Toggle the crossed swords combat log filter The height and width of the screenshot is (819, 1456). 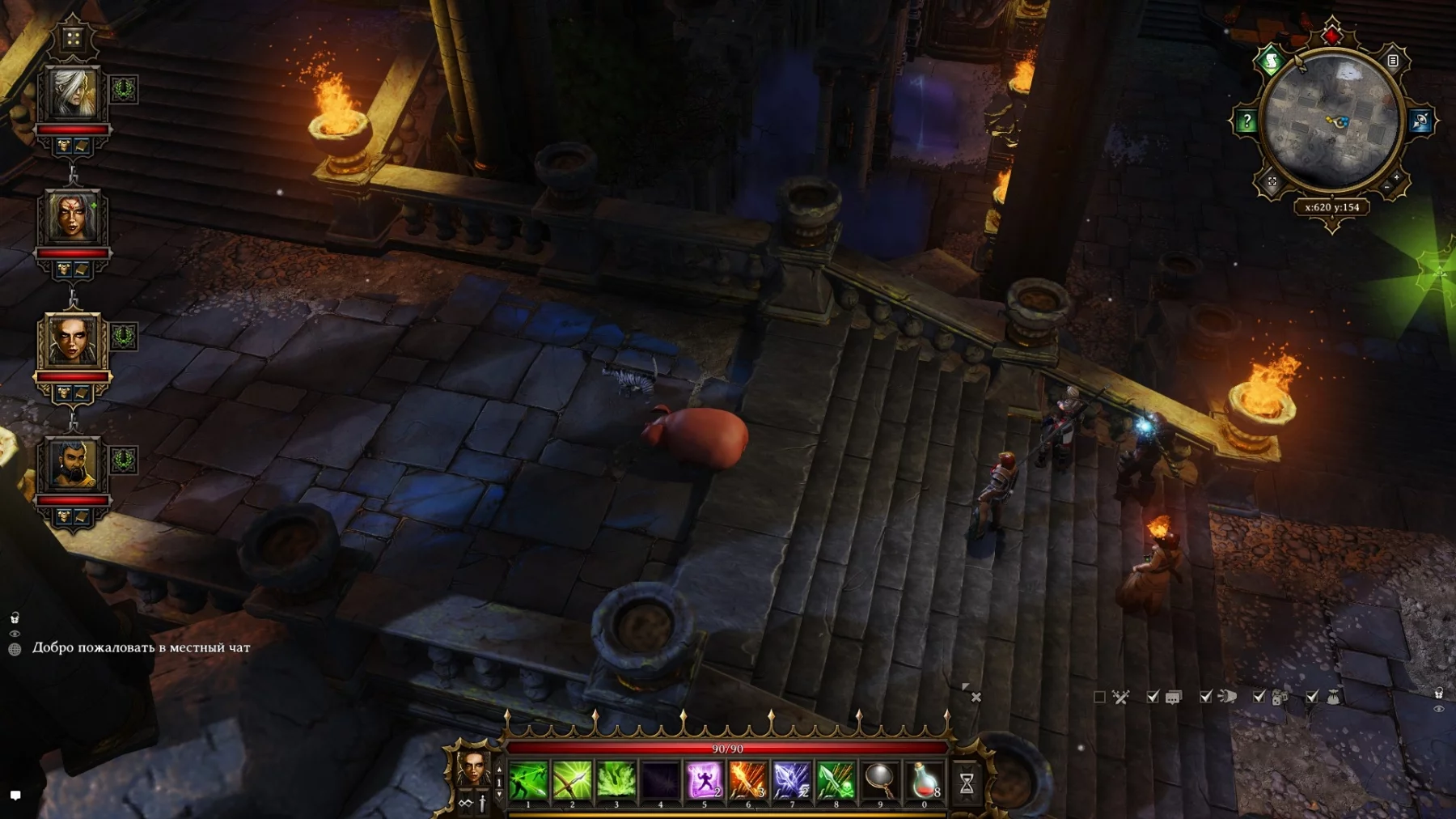click(x=1120, y=697)
